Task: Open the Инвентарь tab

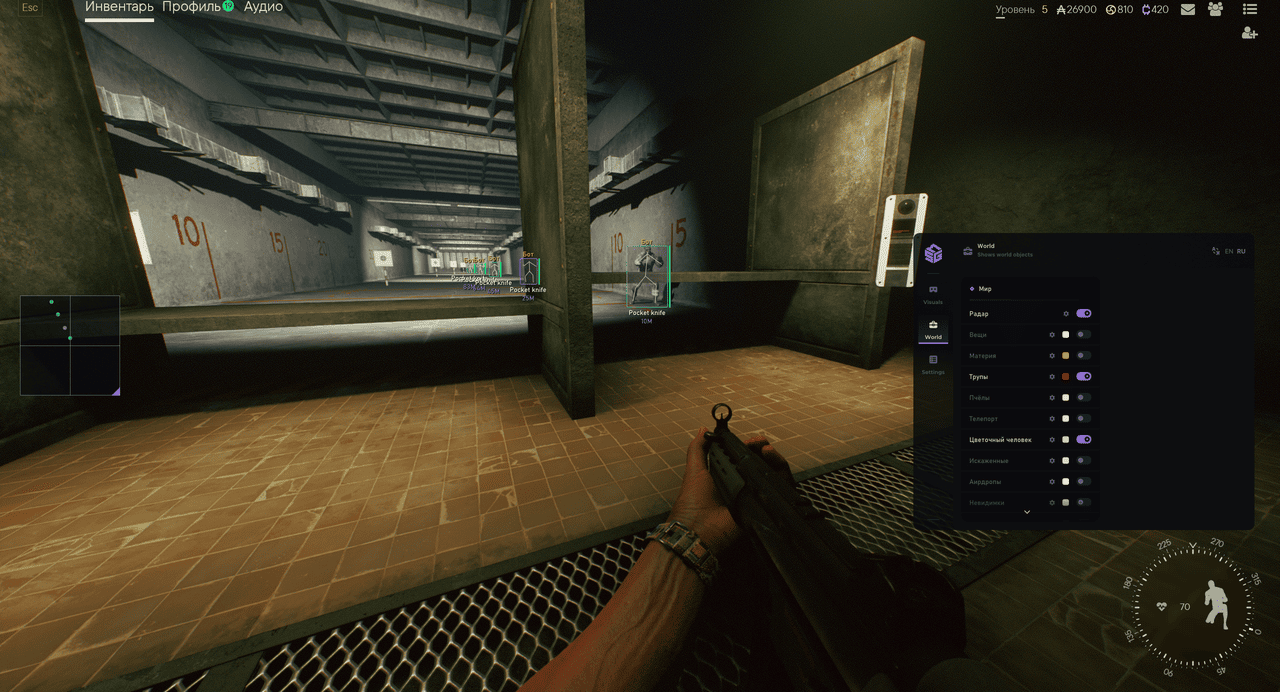Action: [119, 8]
